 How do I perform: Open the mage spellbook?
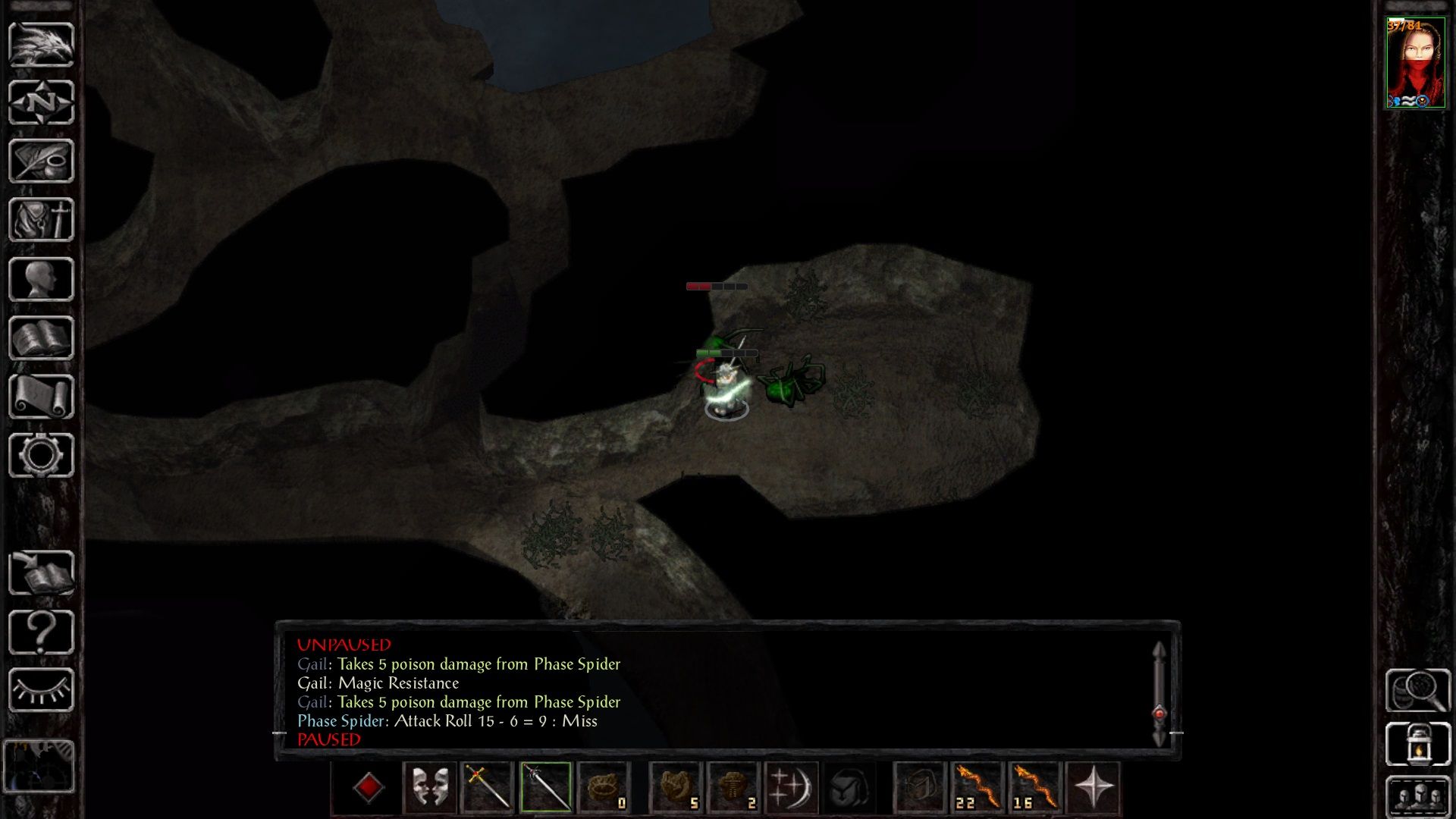(x=42, y=339)
